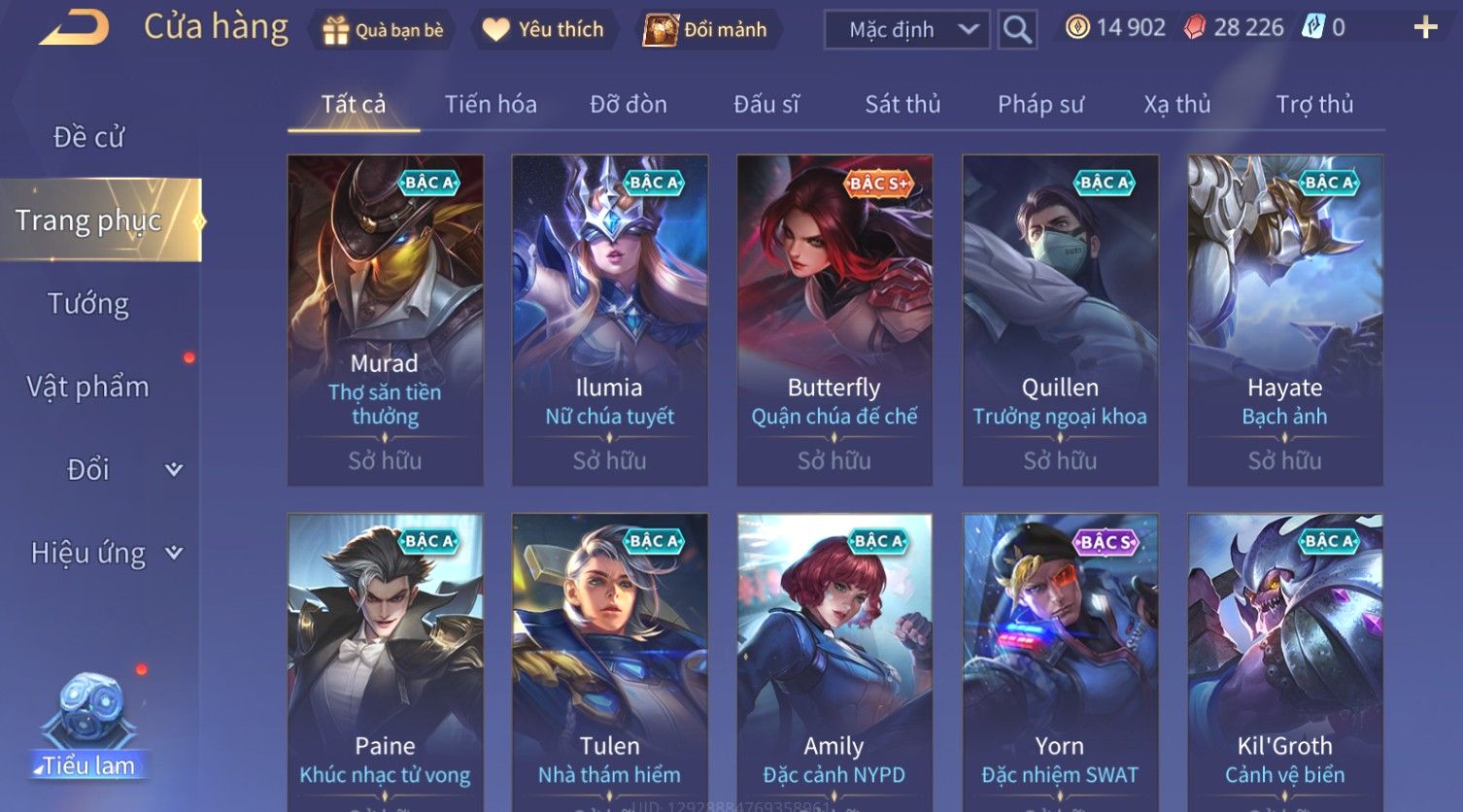Go to the Vật phẩm items section
Image resolution: width=1463 pixels, height=812 pixels.
[x=88, y=387]
